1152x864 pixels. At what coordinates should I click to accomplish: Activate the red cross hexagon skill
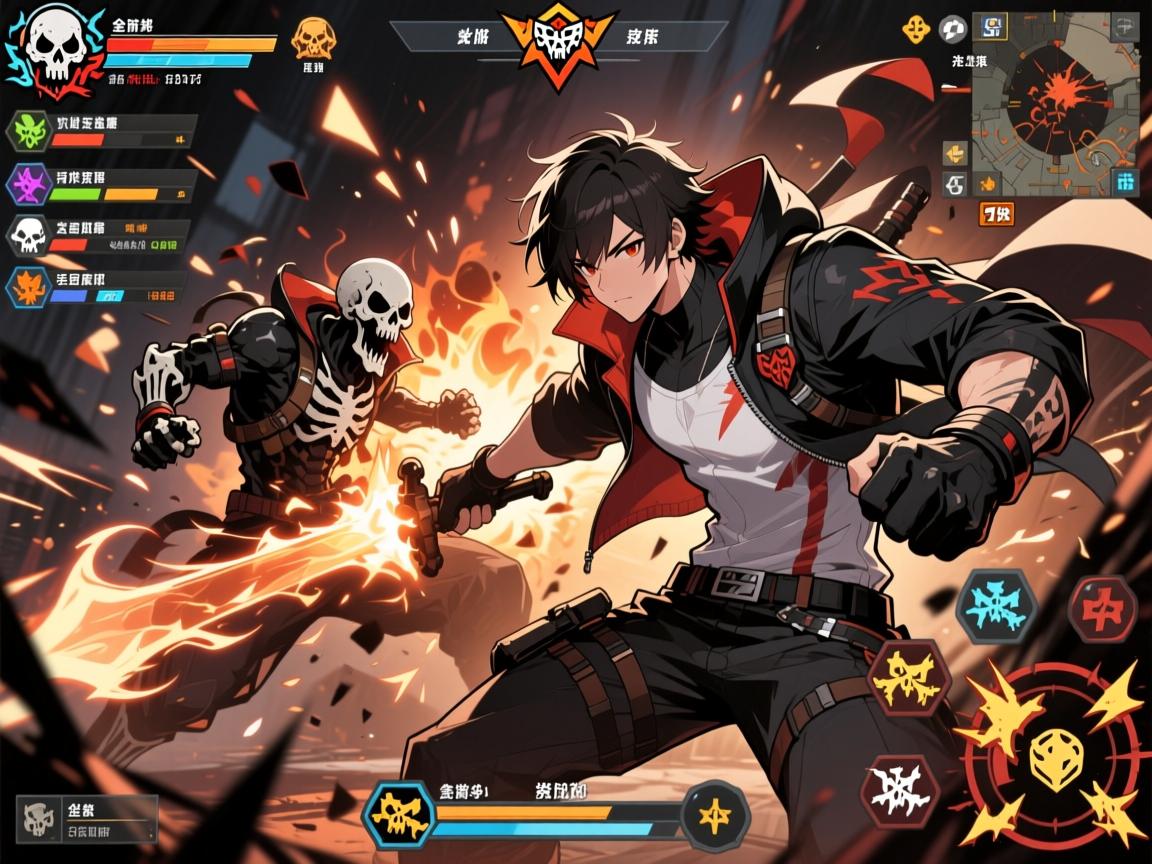(x=1102, y=607)
